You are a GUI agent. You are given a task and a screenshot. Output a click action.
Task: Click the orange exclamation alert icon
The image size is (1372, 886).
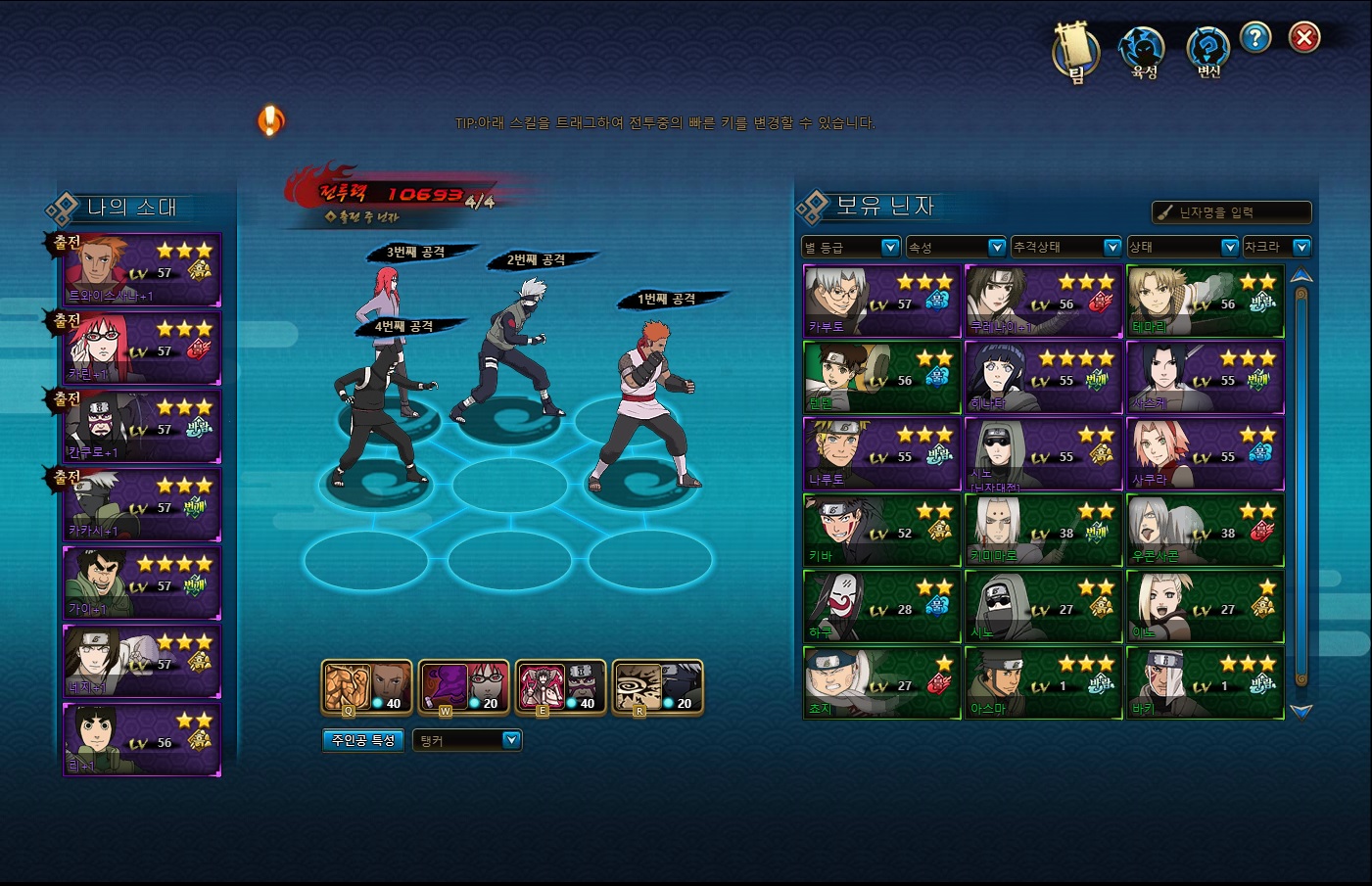pos(270,120)
